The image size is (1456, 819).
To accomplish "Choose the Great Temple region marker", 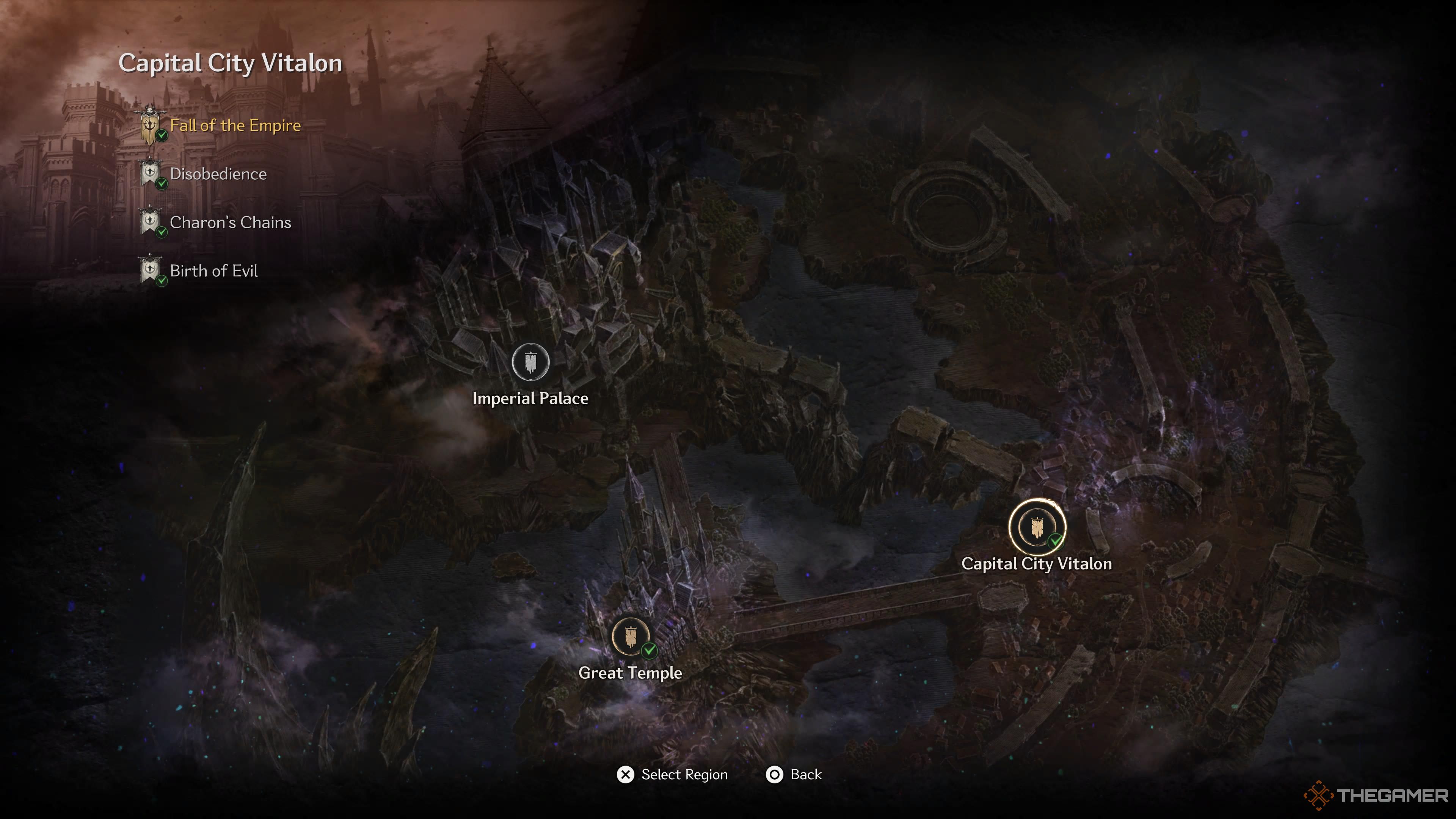I will pos(630,637).
